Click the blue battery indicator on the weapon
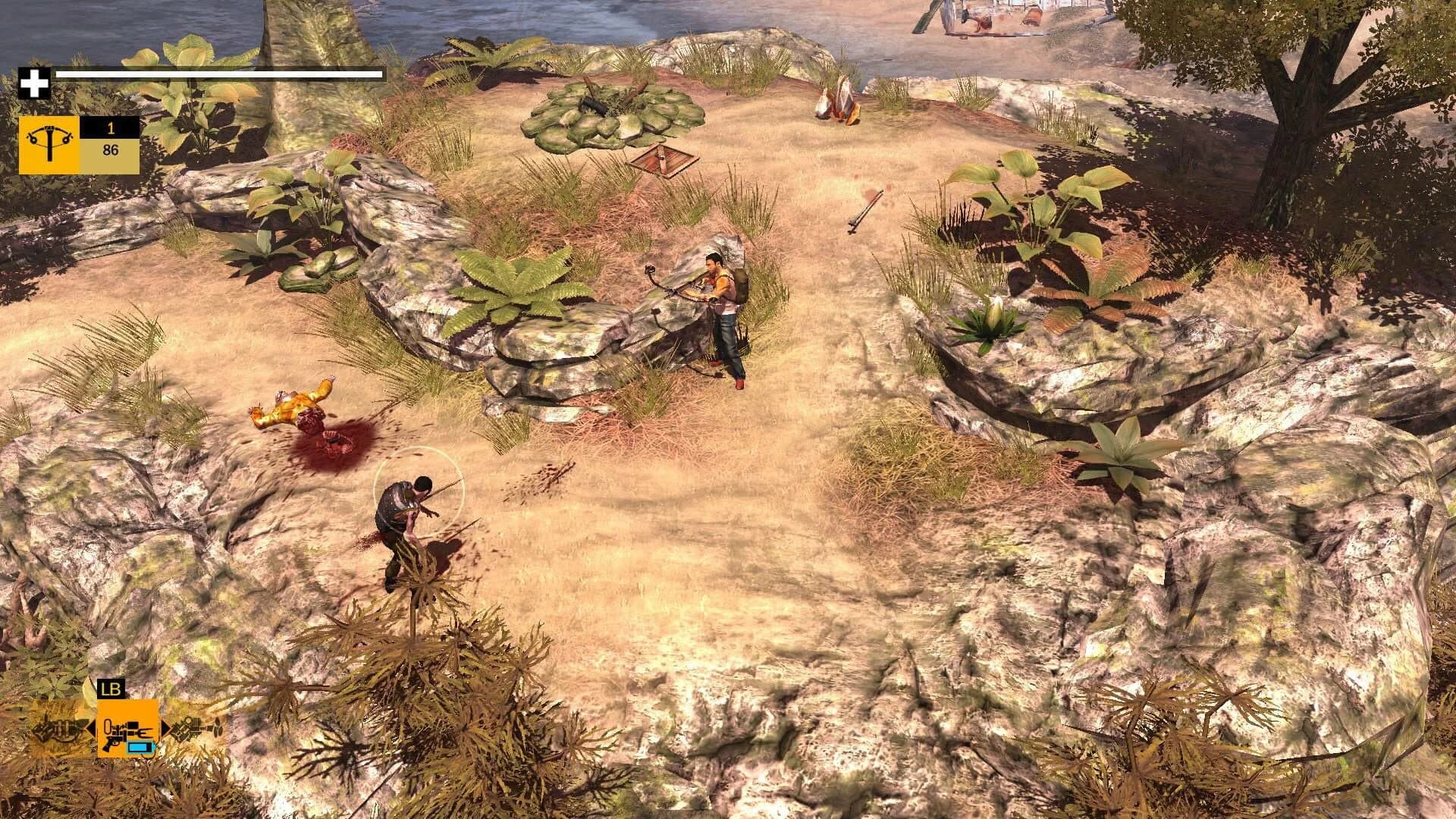Screen dimensions: 1456x819 140,747
